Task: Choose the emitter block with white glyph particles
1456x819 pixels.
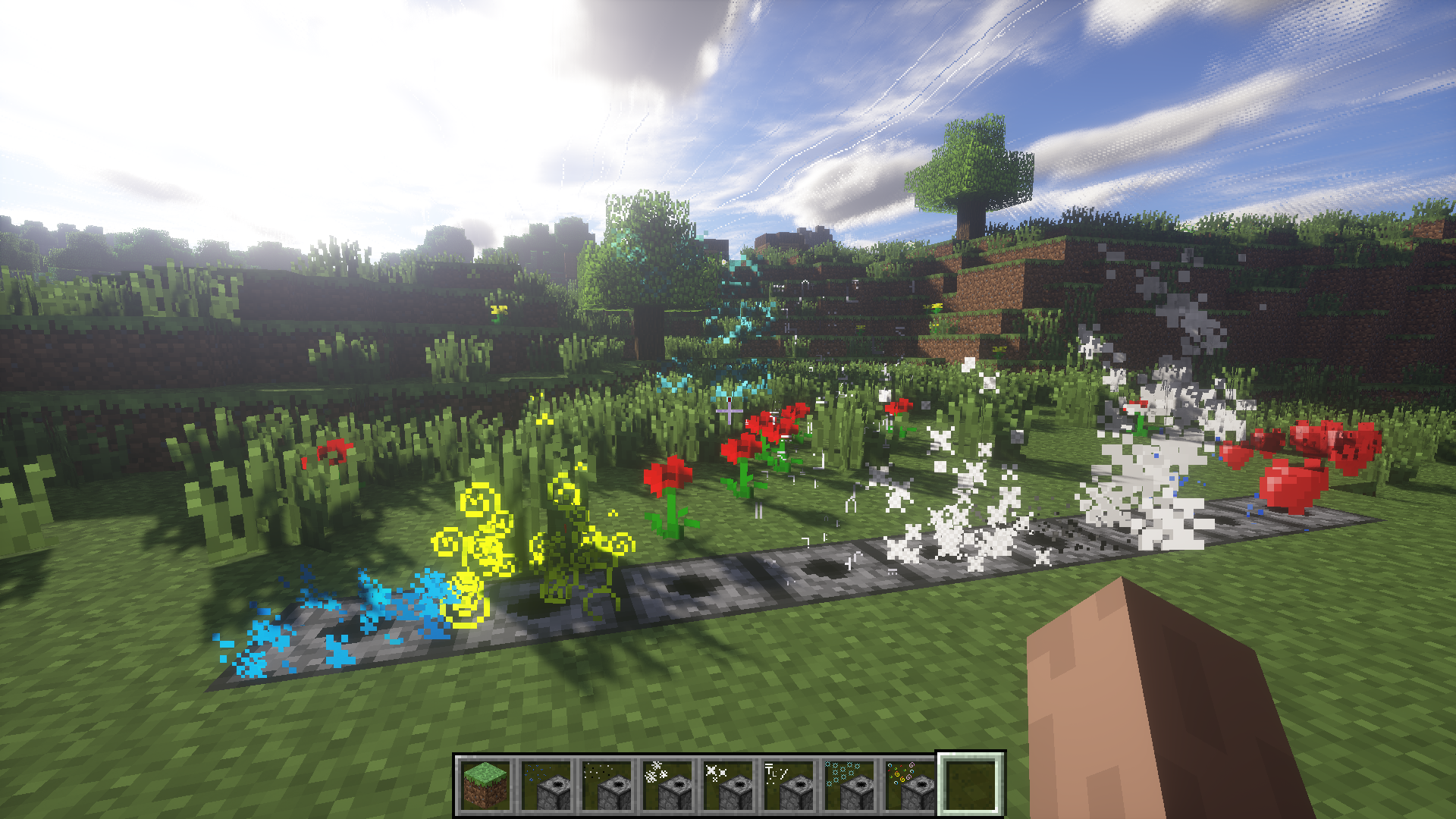Action: tap(789, 786)
